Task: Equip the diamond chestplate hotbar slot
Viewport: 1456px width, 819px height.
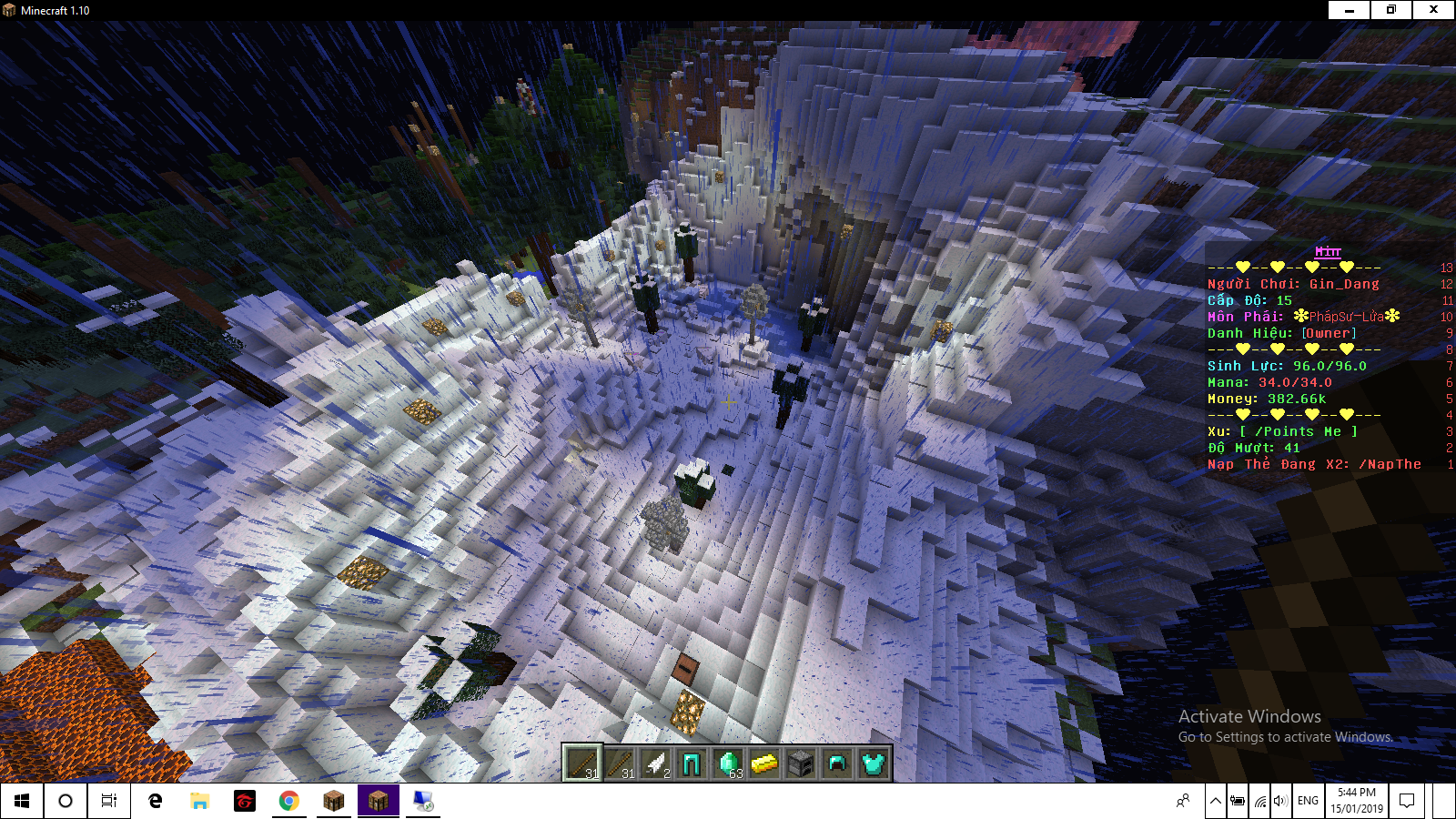Action: click(x=874, y=763)
